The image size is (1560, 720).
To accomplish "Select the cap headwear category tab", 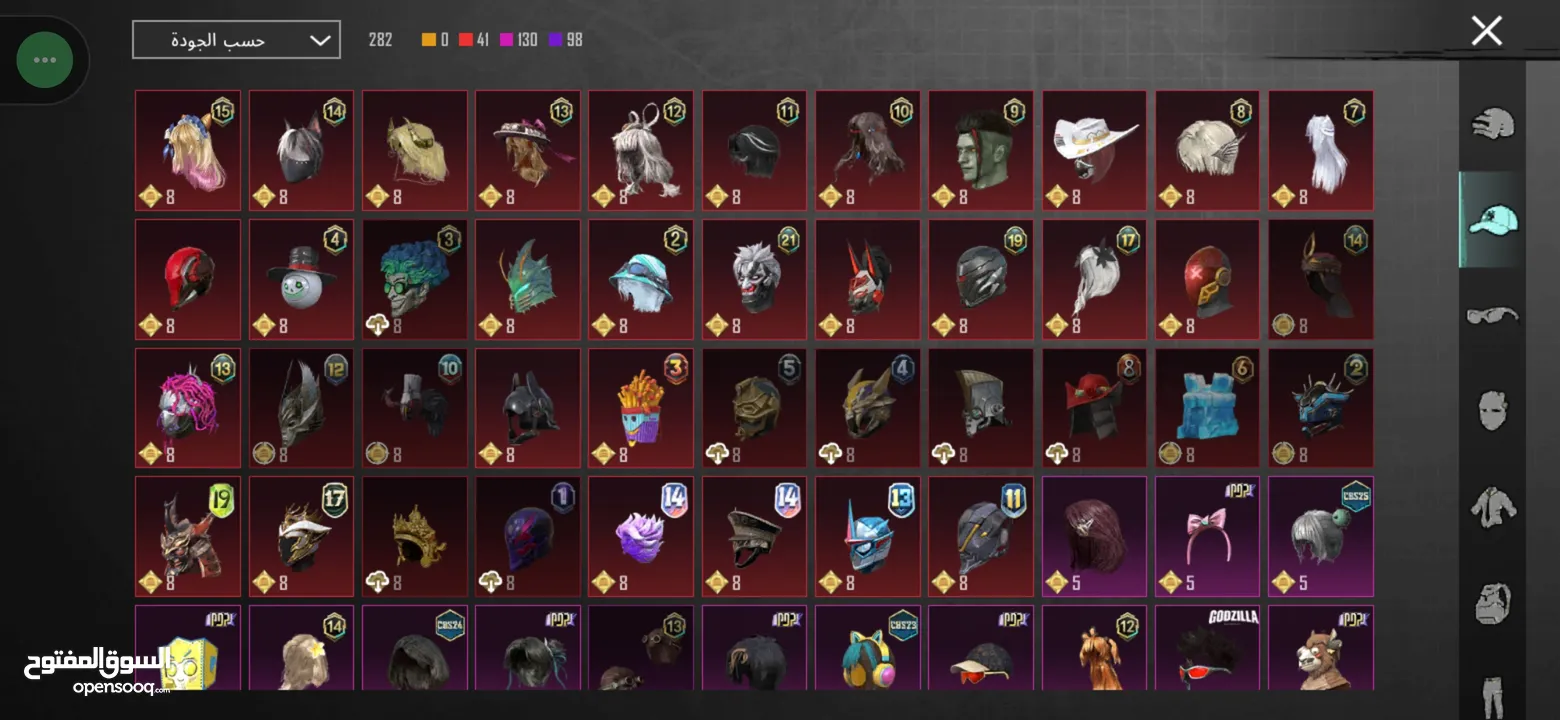I will point(1493,220).
